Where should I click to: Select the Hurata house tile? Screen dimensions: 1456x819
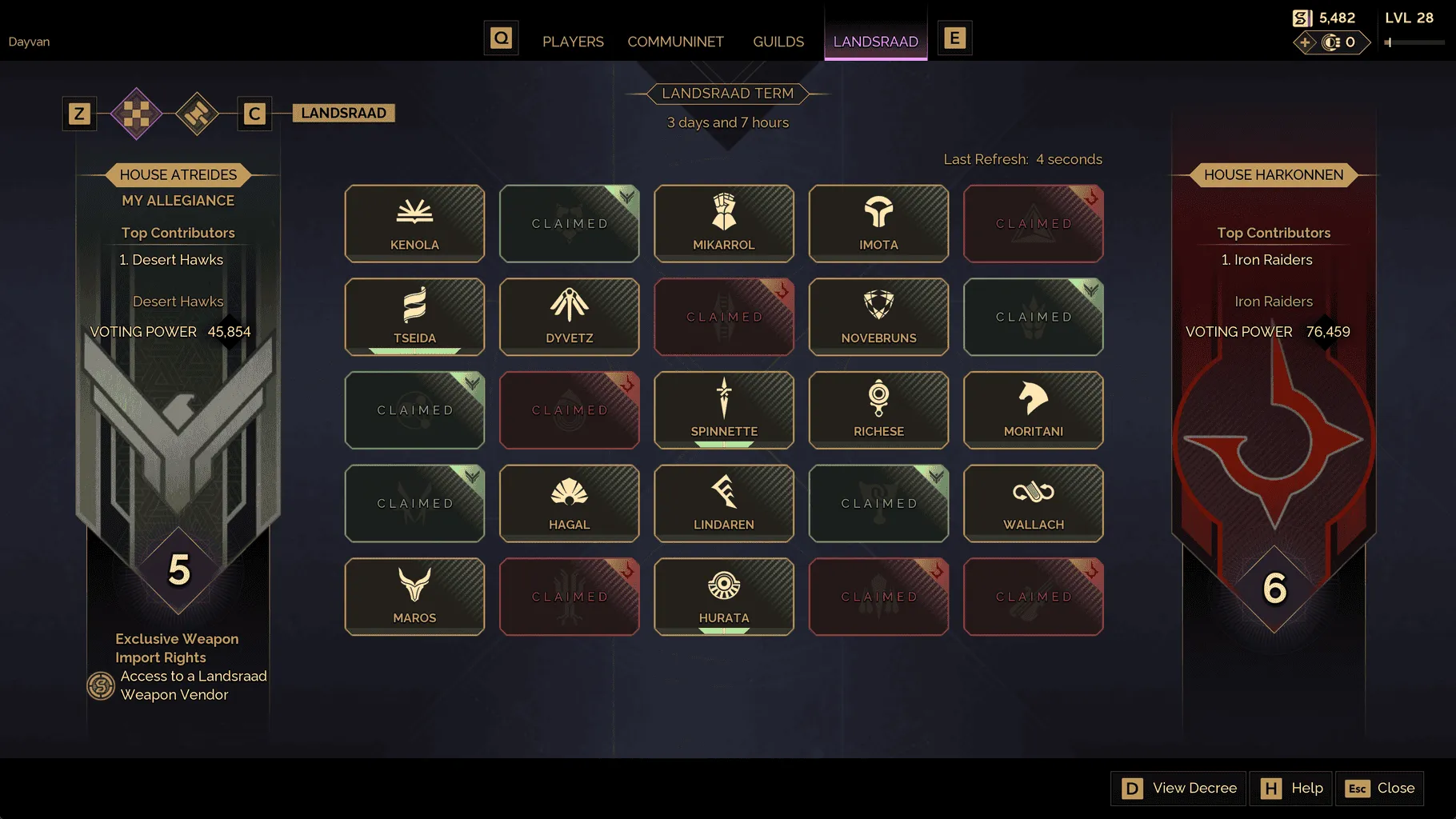click(724, 597)
